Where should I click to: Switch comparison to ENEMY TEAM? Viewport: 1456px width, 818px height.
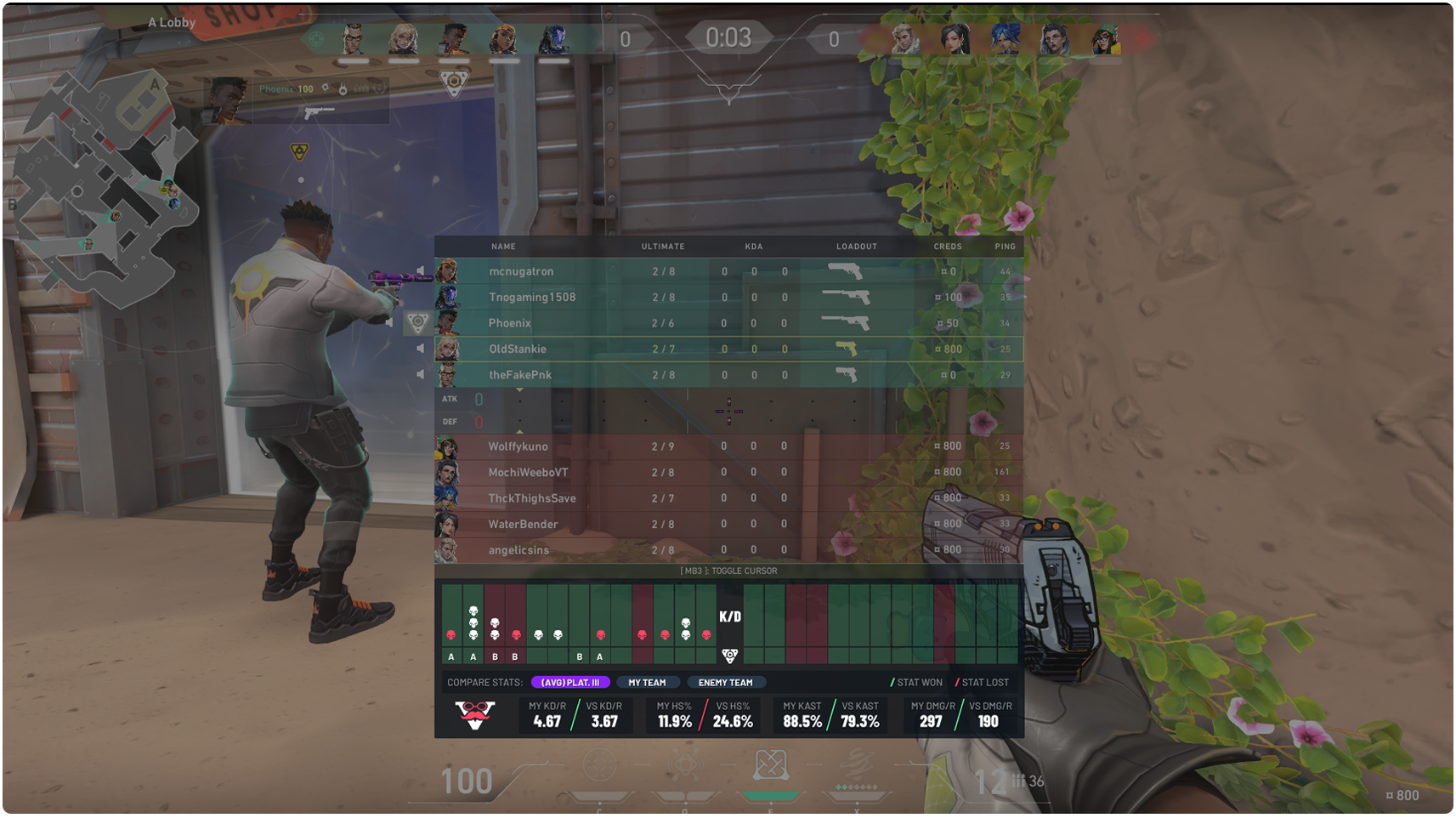click(725, 683)
